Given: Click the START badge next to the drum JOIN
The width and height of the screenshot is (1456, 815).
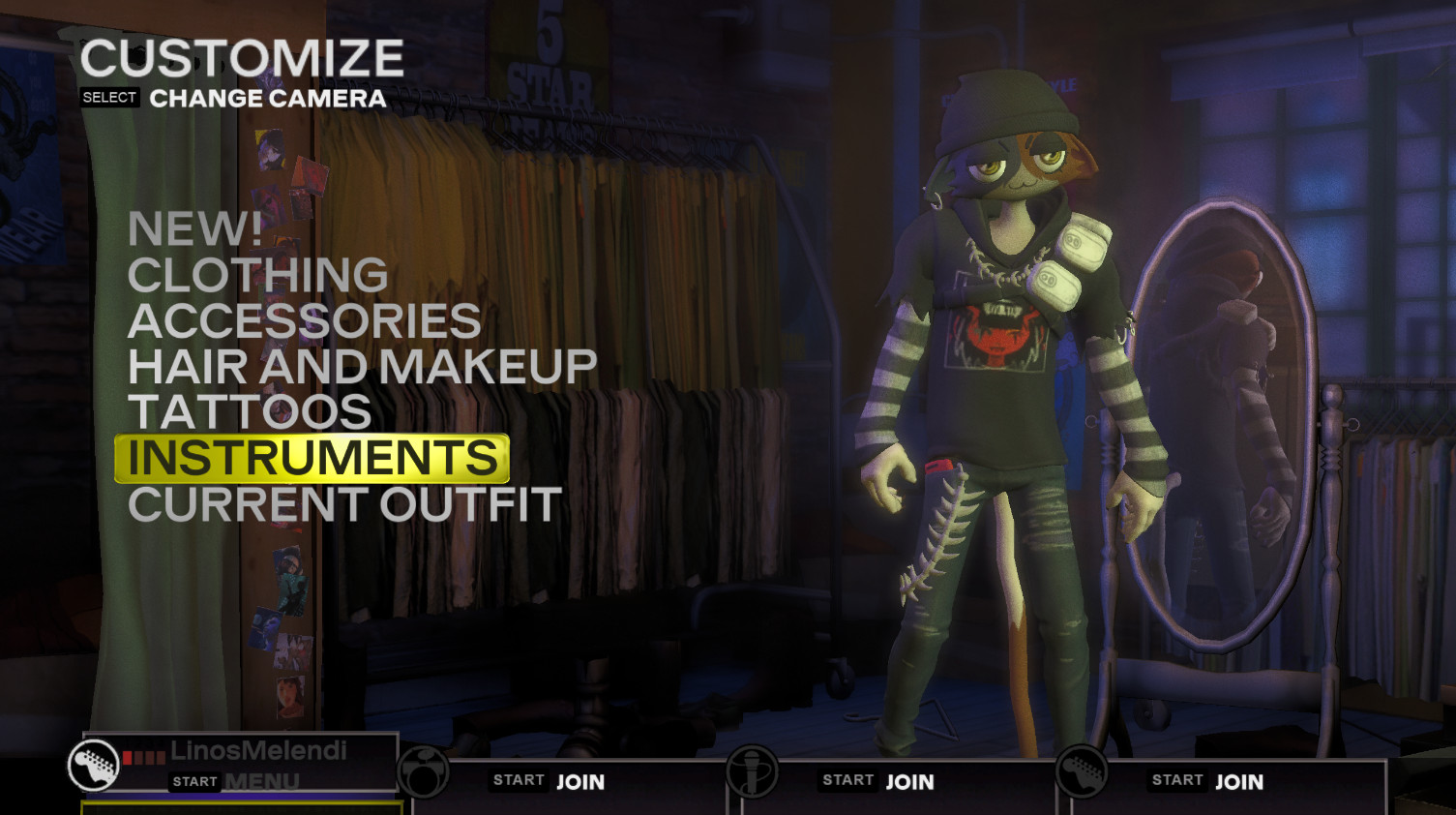Looking at the screenshot, I should tap(519, 779).
